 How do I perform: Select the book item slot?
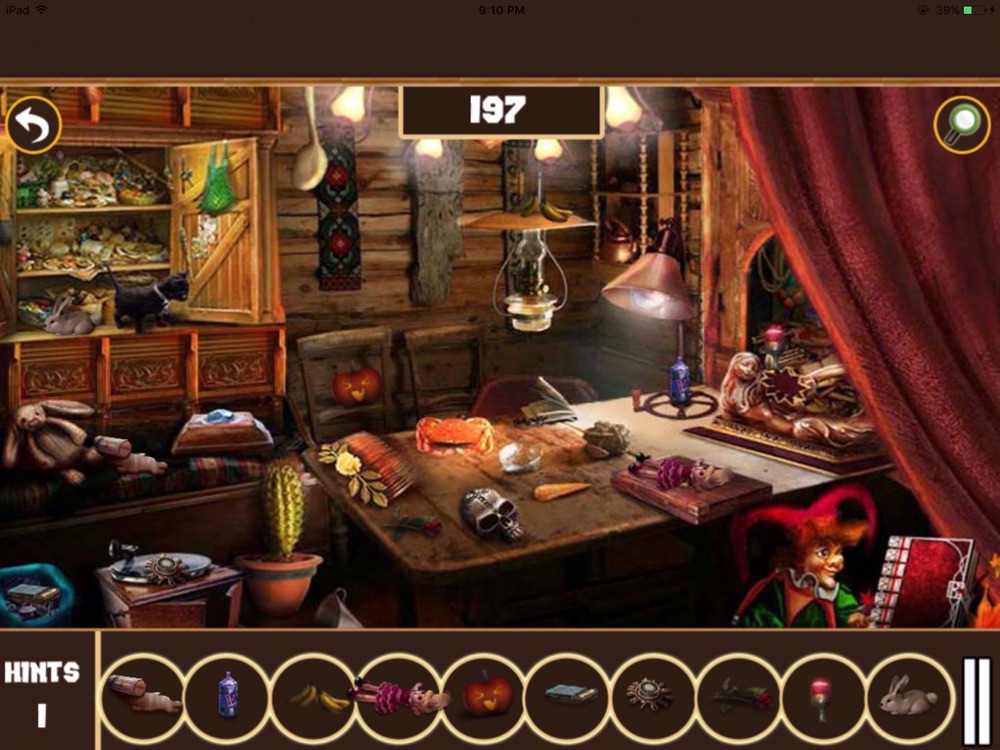(x=571, y=696)
